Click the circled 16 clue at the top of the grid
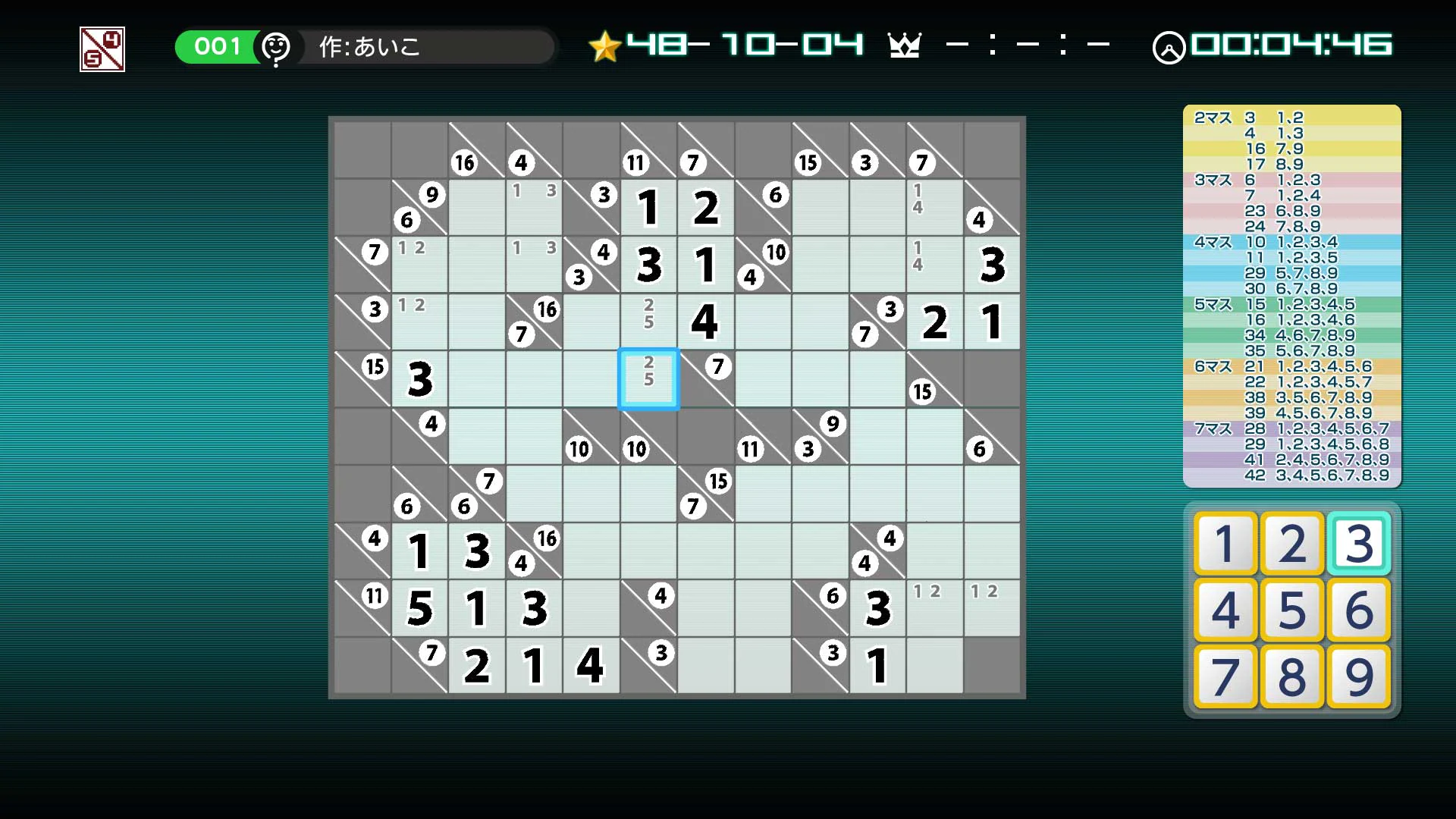Image resolution: width=1456 pixels, height=819 pixels. tap(464, 162)
